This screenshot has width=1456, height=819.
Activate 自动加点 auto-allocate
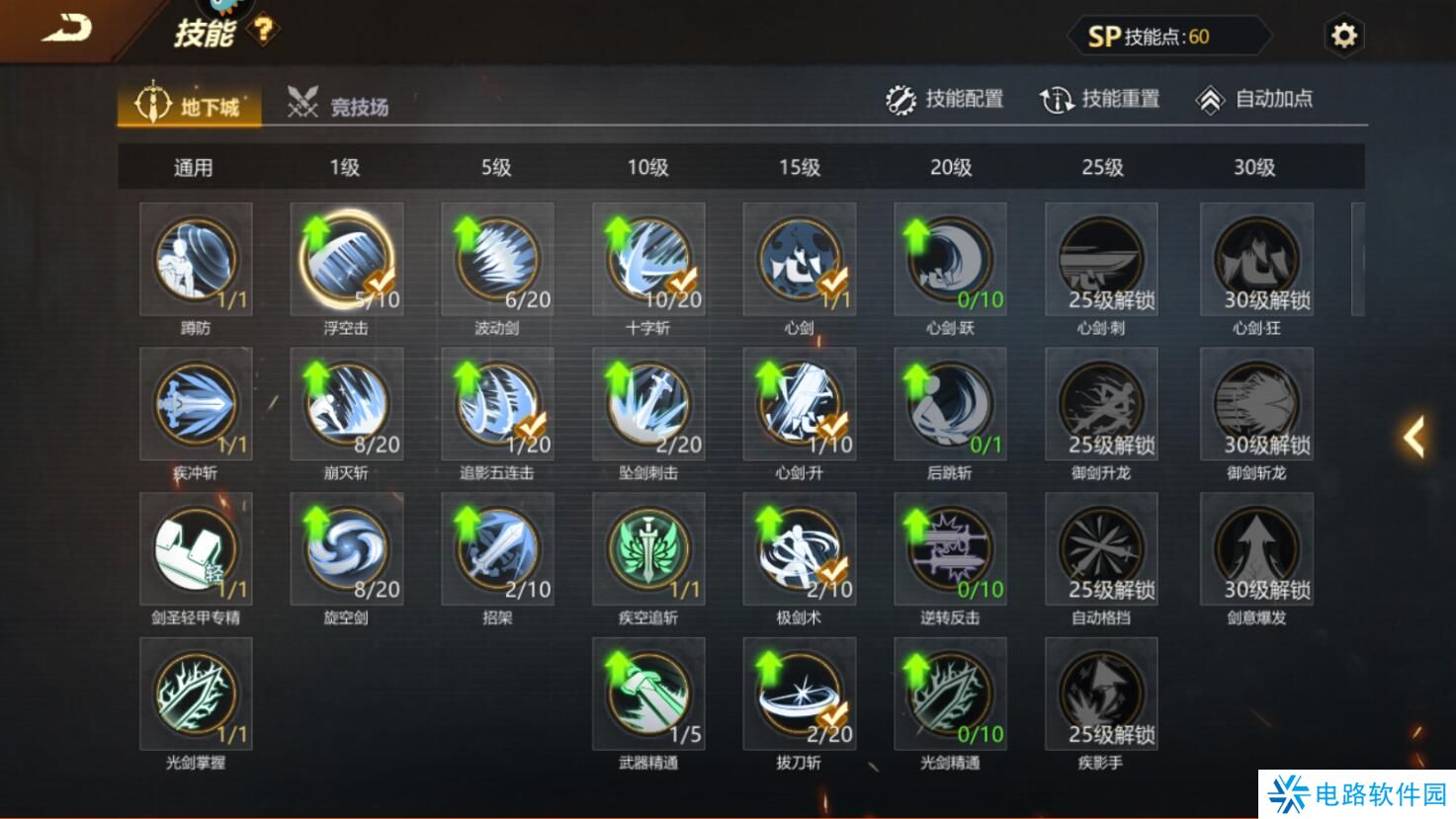tap(1254, 100)
